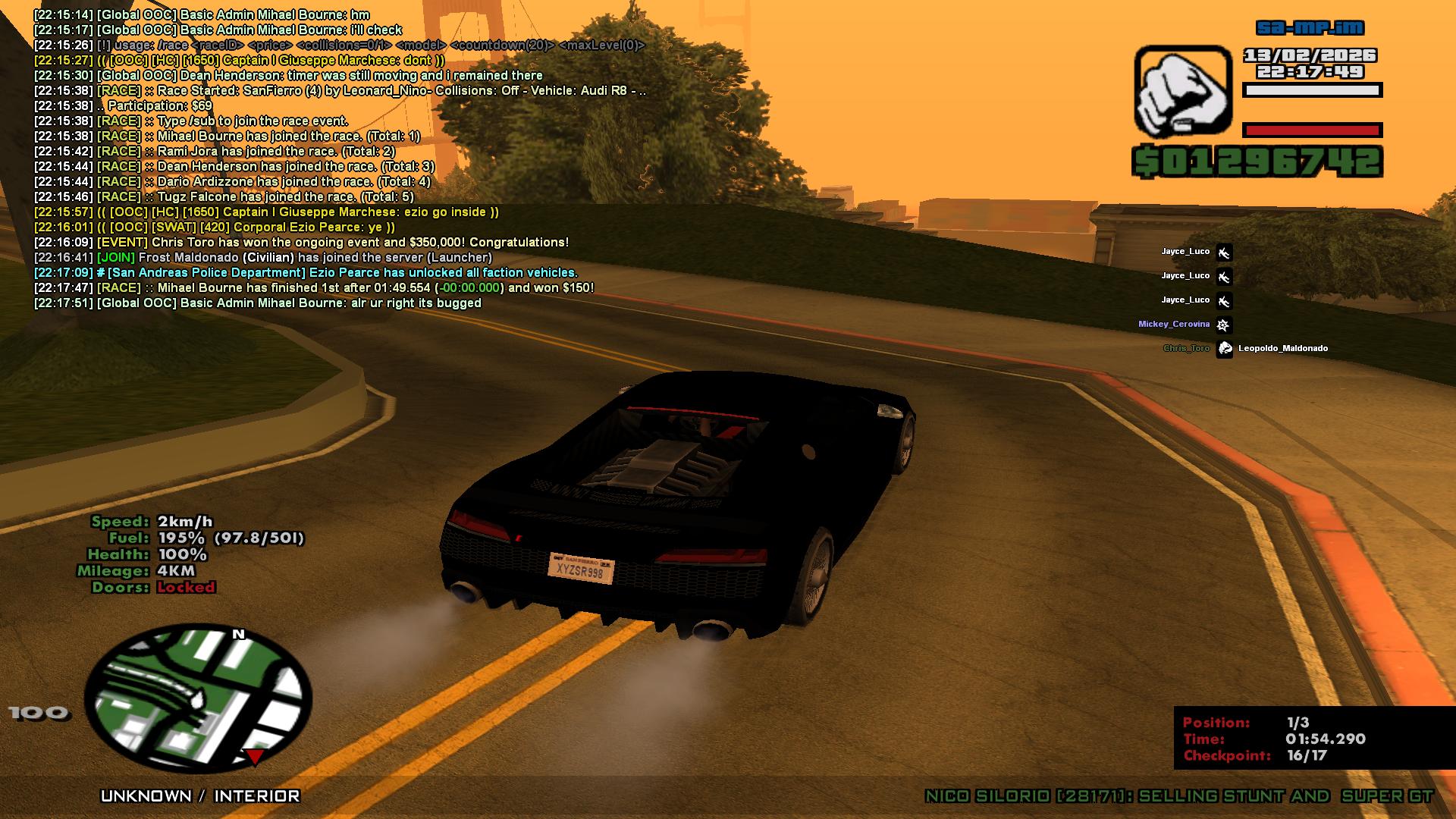Select Mickey_Cerovina in the kill feed

(1173, 324)
